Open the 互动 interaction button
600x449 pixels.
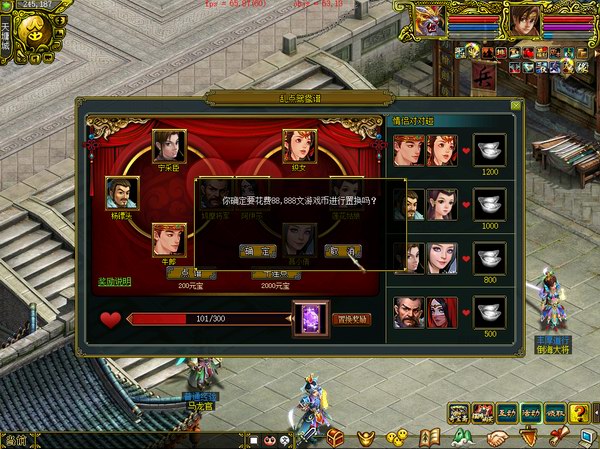(x=507, y=413)
